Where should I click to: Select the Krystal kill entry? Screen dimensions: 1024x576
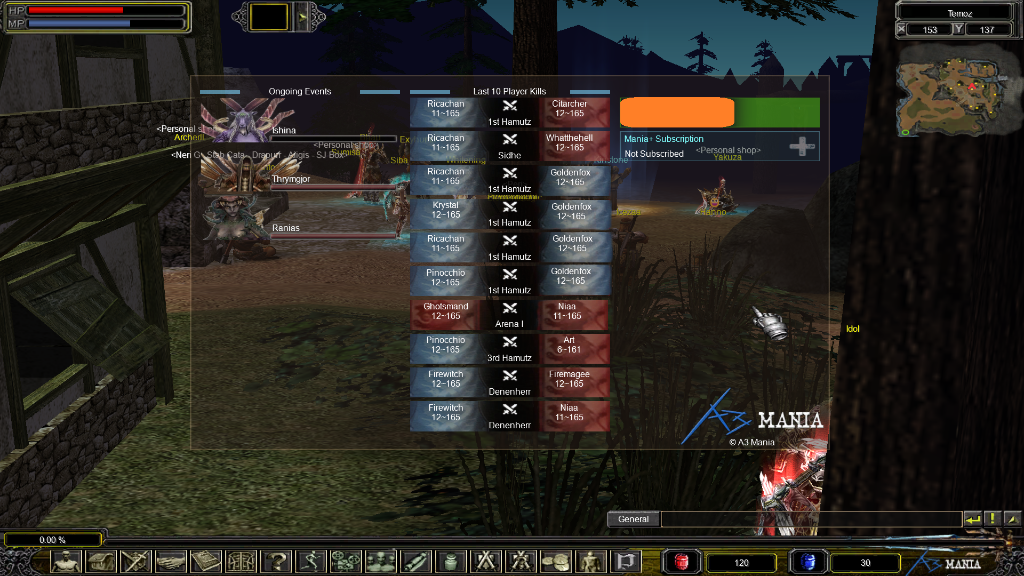pyautogui.click(x=444, y=211)
